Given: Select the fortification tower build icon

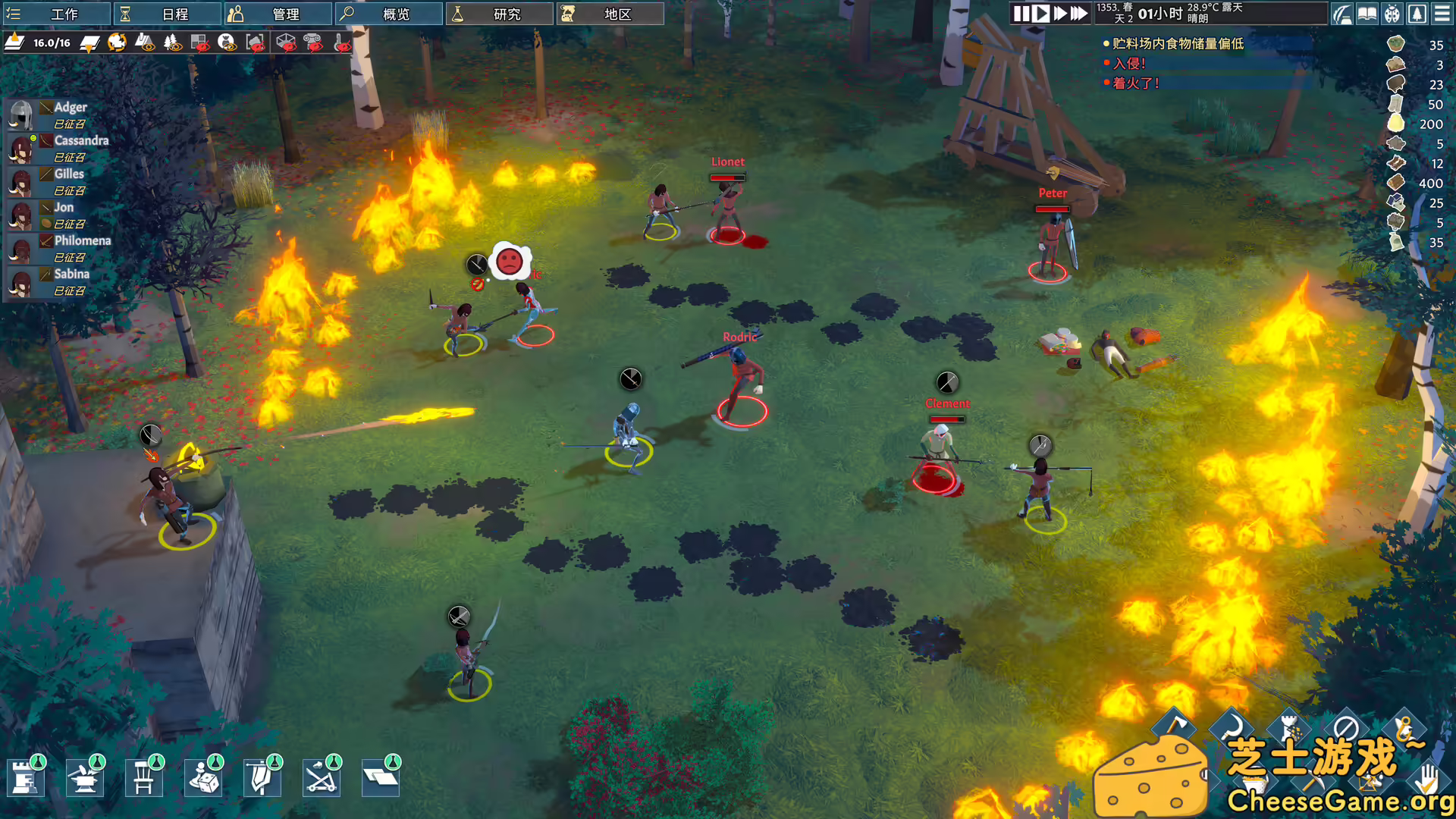Looking at the screenshot, I should [27, 777].
